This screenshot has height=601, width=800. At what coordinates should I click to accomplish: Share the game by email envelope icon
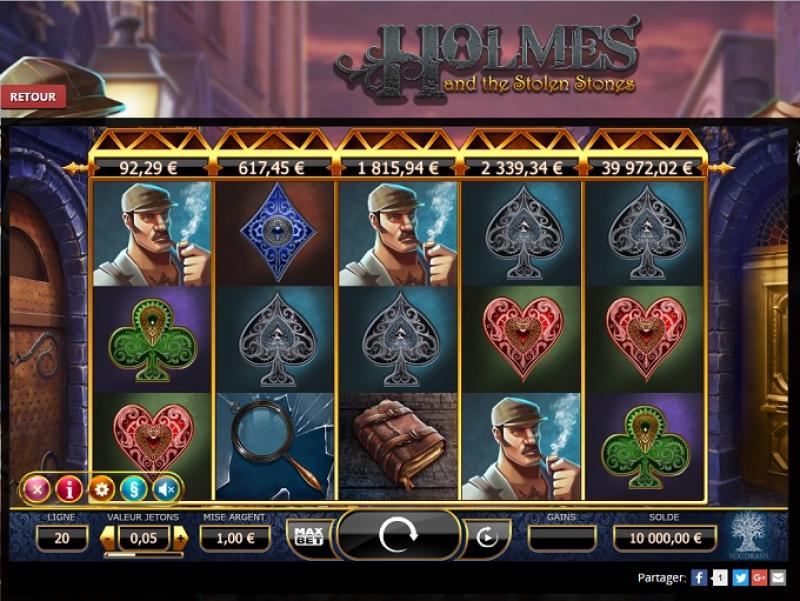[779, 577]
